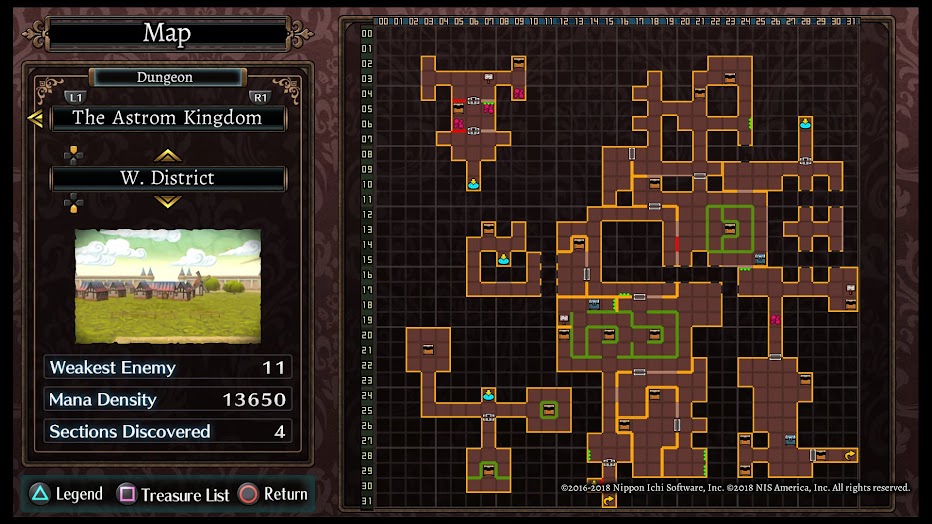The image size is (932, 524).
Task: Return from the map screen
Action: tap(273, 494)
